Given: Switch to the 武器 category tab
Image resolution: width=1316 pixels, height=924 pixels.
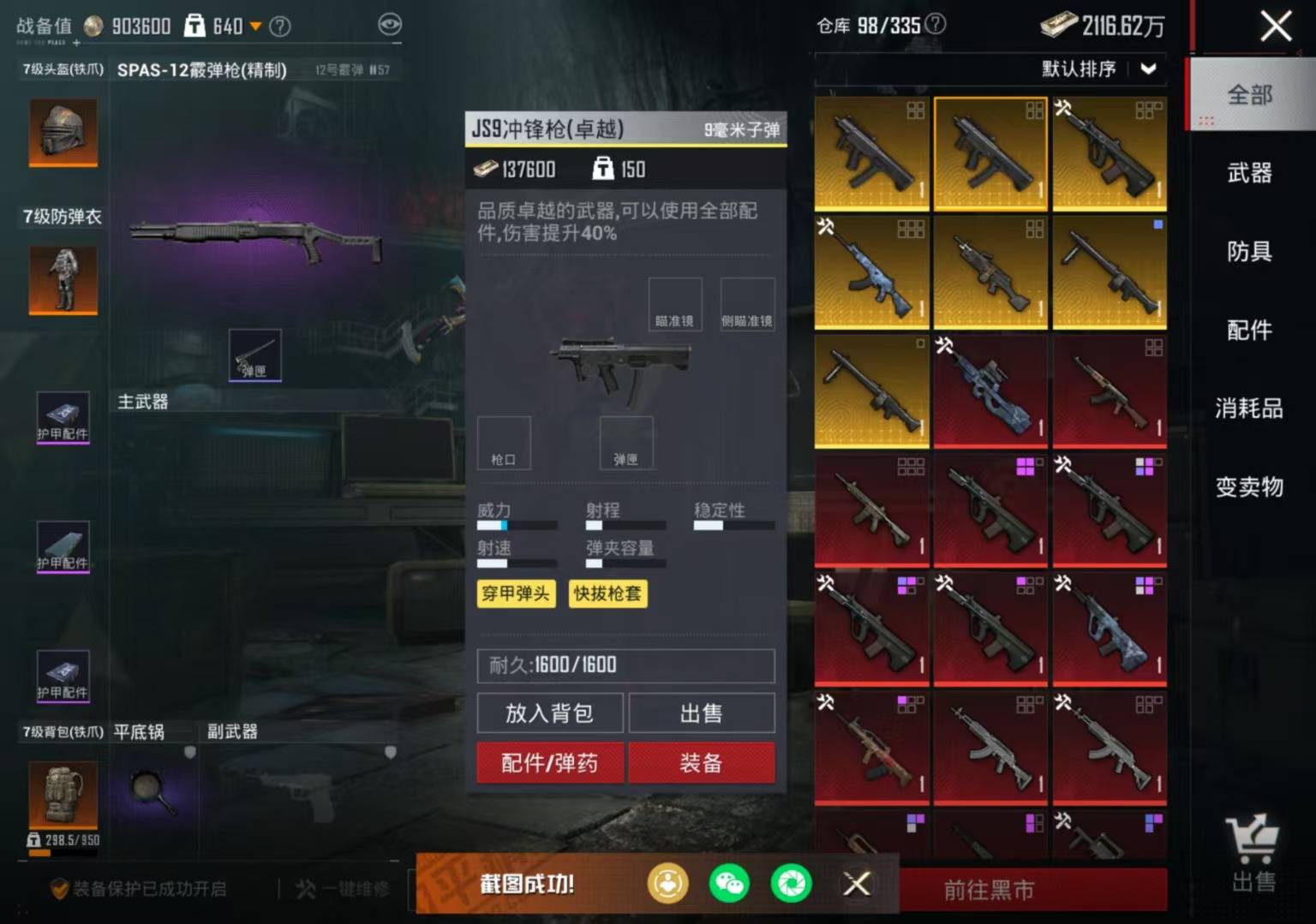Looking at the screenshot, I should pyautogui.click(x=1249, y=173).
